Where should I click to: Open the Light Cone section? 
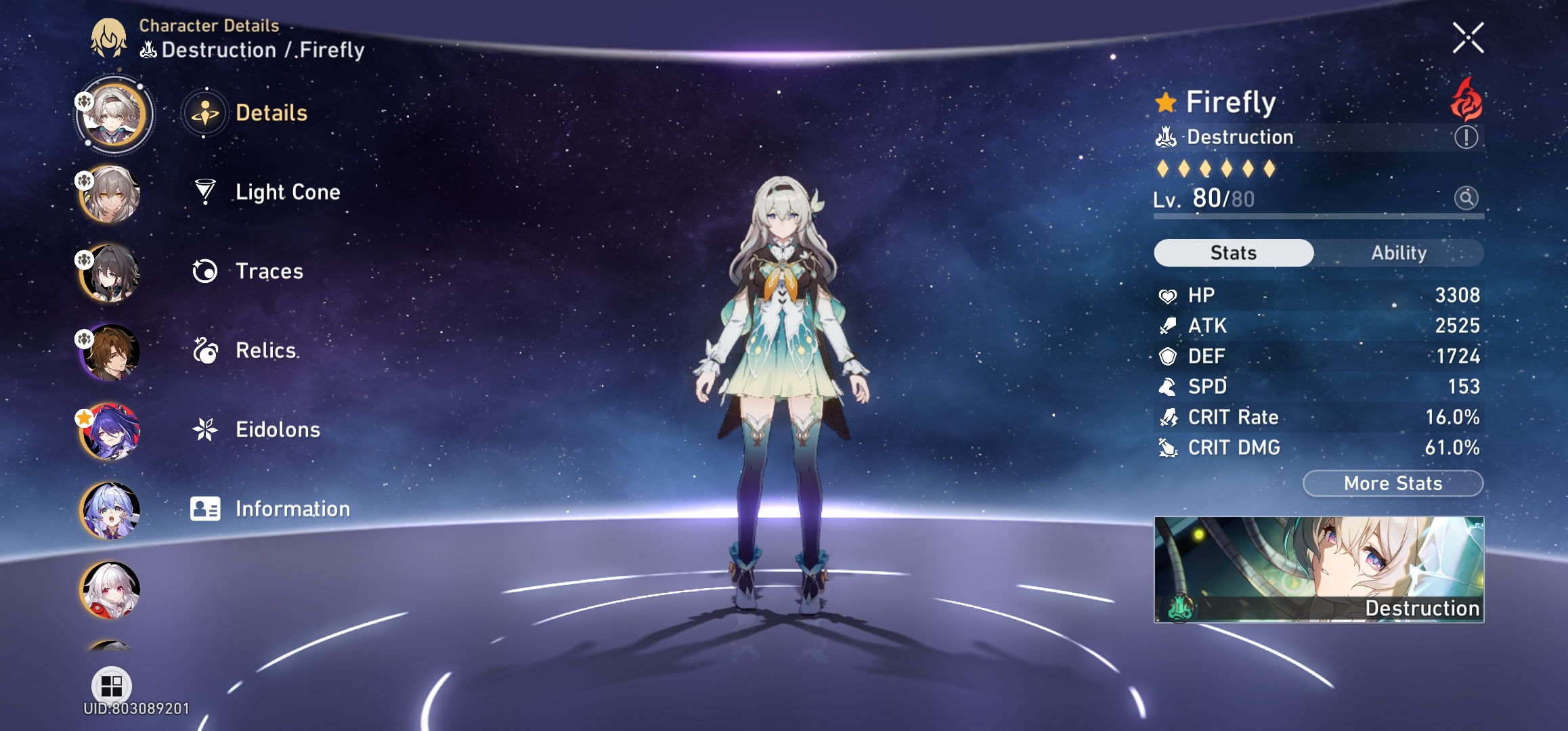(288, 192)
